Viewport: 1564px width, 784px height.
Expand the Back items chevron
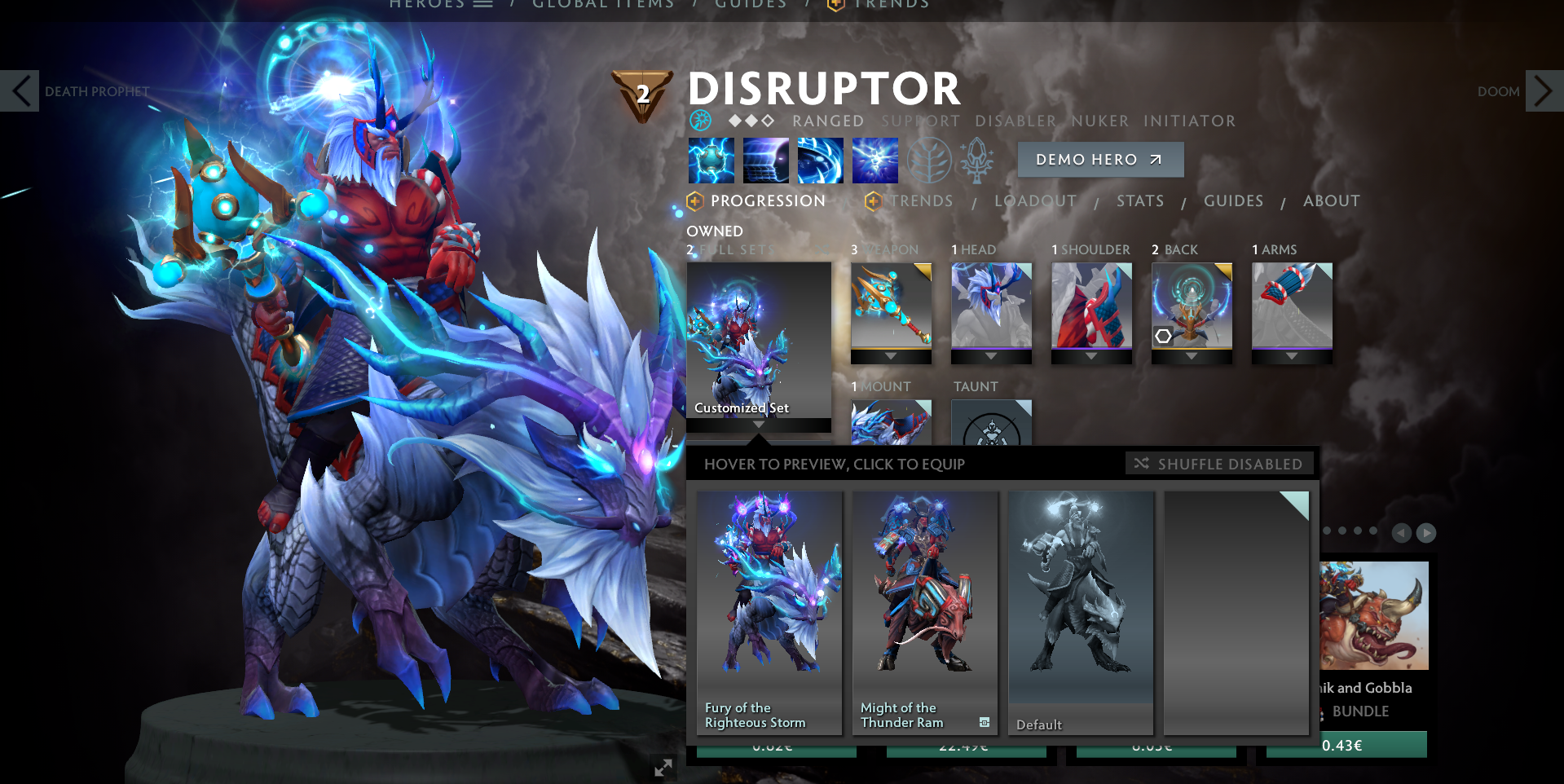point(1192,356)
